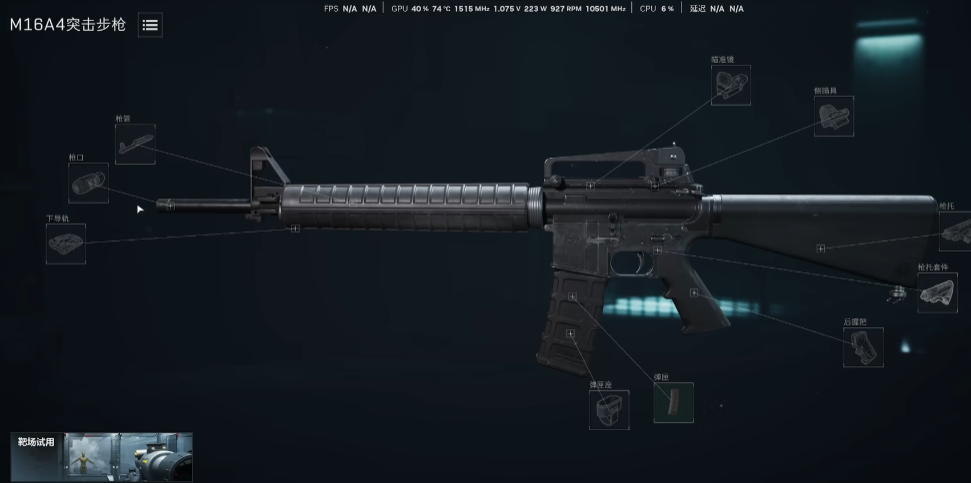Choose the 枪托 stock slot
The height and width of the screenshot is (483, 971).
click(x=955, y=232)
